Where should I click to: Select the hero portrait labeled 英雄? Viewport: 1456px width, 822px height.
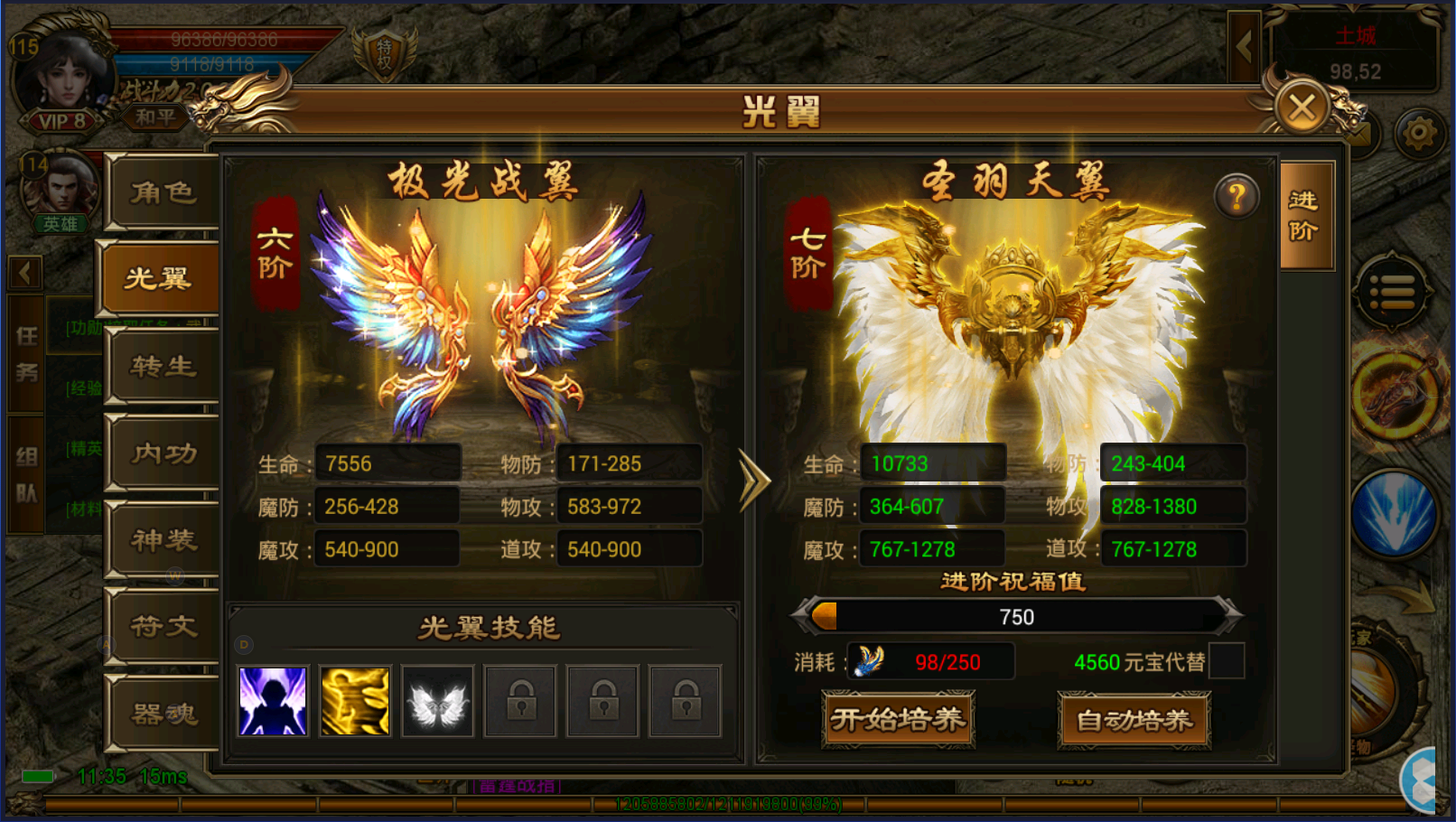tap(61, 191)
